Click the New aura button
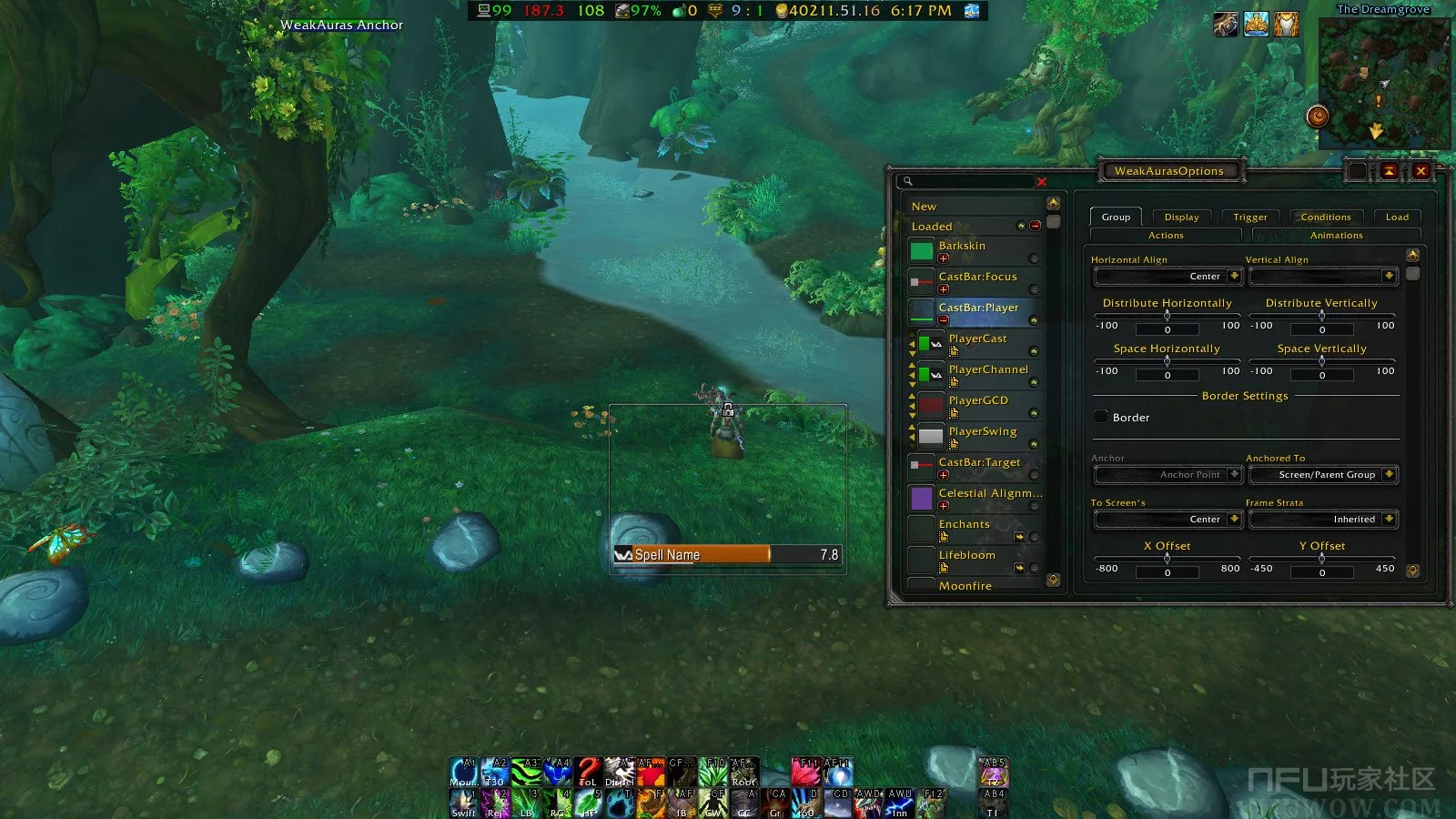Image resolution: width=1456 pixels, height=819 pixels. [924, 207]
